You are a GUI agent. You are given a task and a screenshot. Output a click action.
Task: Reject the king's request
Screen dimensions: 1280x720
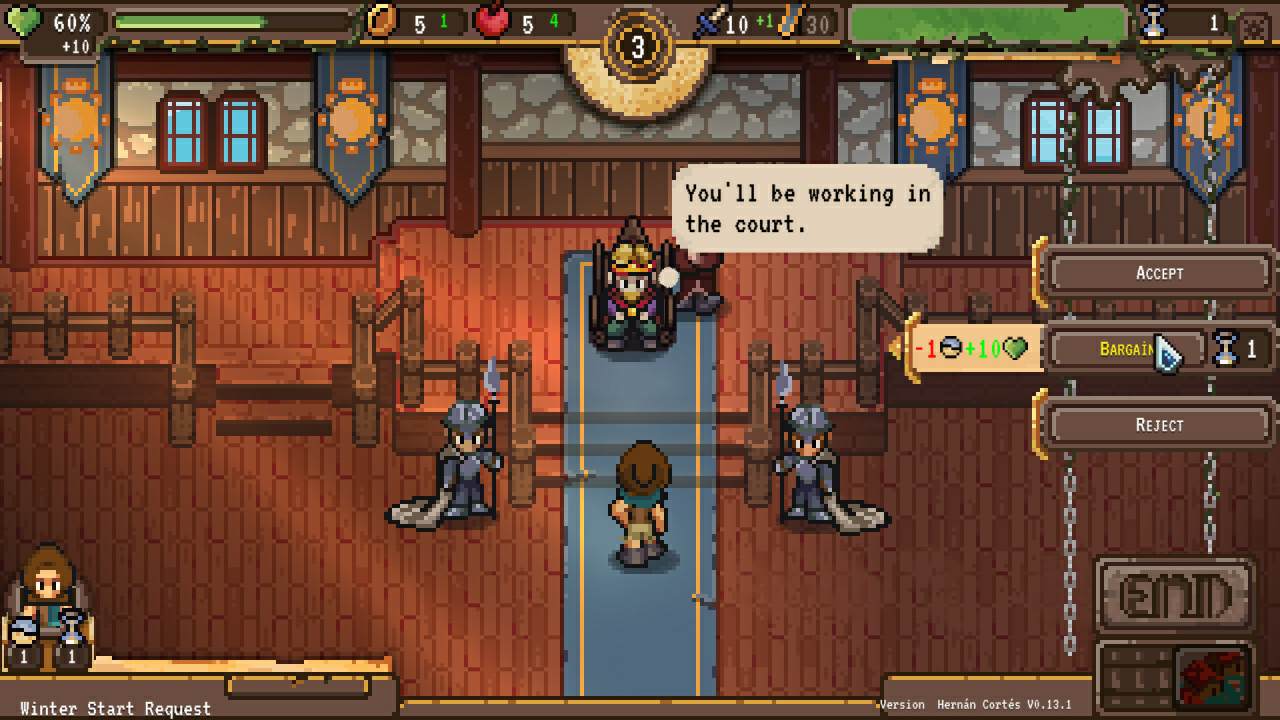[1159, 425]
